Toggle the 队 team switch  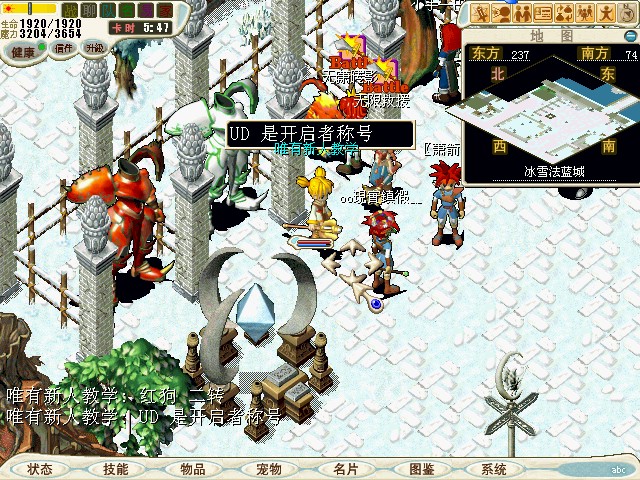107,9
